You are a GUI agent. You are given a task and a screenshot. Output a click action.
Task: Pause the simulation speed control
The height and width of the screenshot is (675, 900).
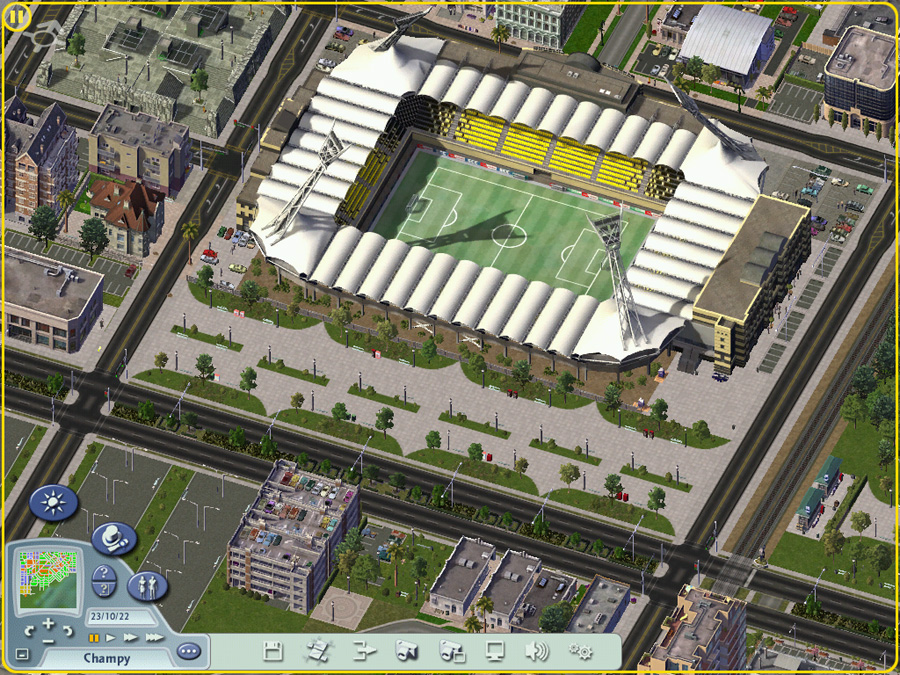(95, 636)
